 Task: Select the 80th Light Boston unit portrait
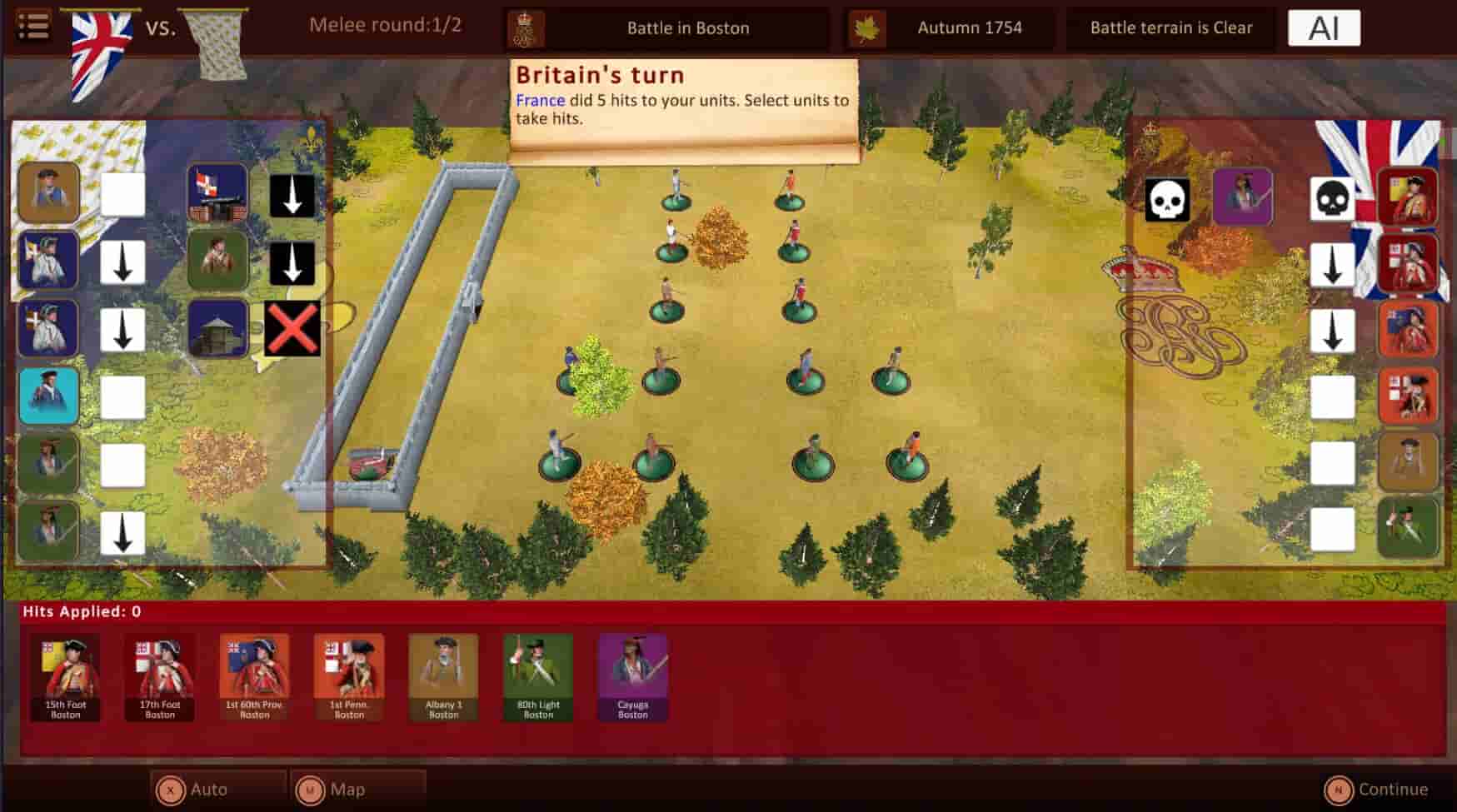[537, 675]
